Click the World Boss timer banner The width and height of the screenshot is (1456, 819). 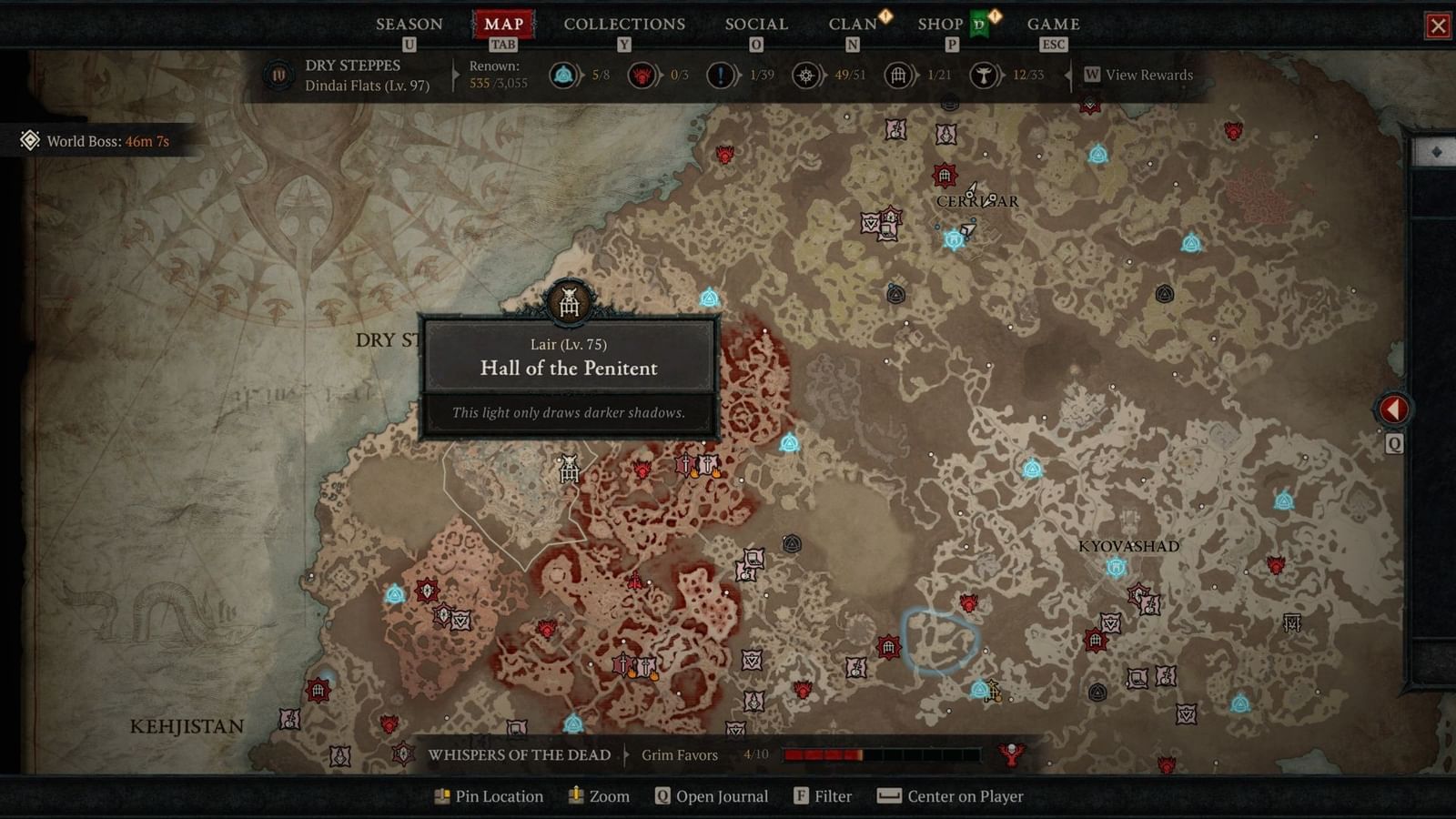96,141
